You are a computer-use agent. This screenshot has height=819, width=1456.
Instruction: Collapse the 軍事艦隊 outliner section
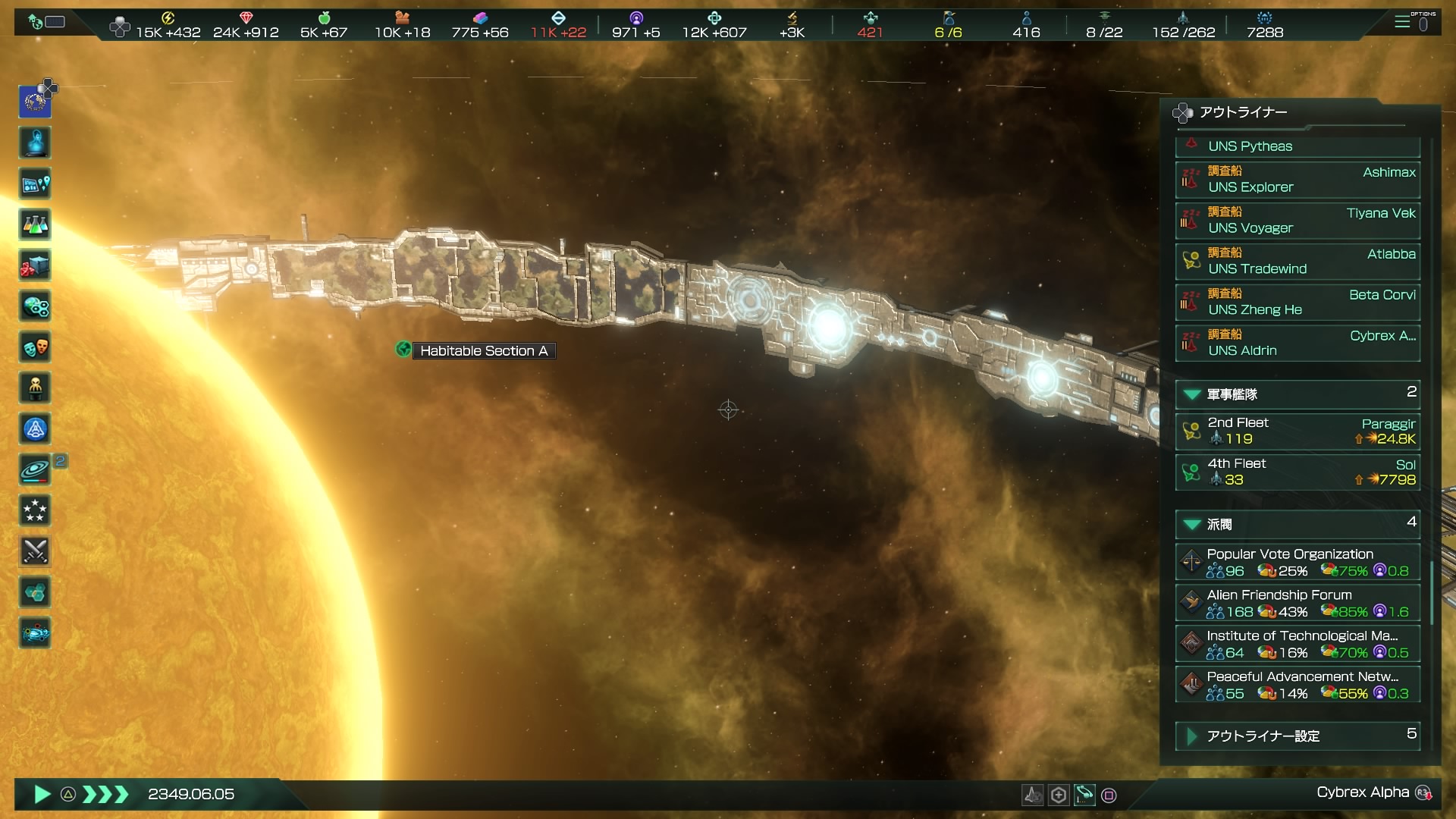coord(1192,394)
